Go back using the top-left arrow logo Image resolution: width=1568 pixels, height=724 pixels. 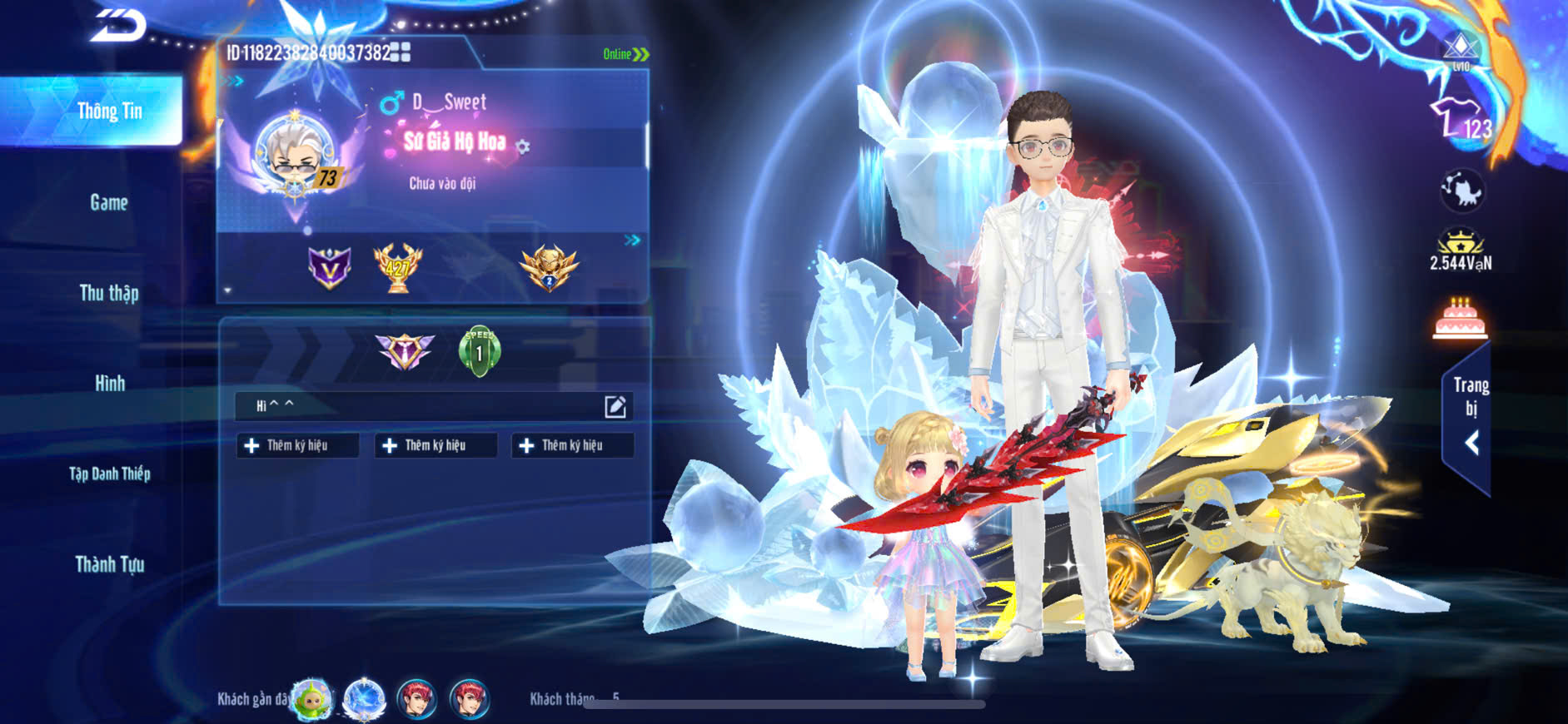(x=118, y=26)
